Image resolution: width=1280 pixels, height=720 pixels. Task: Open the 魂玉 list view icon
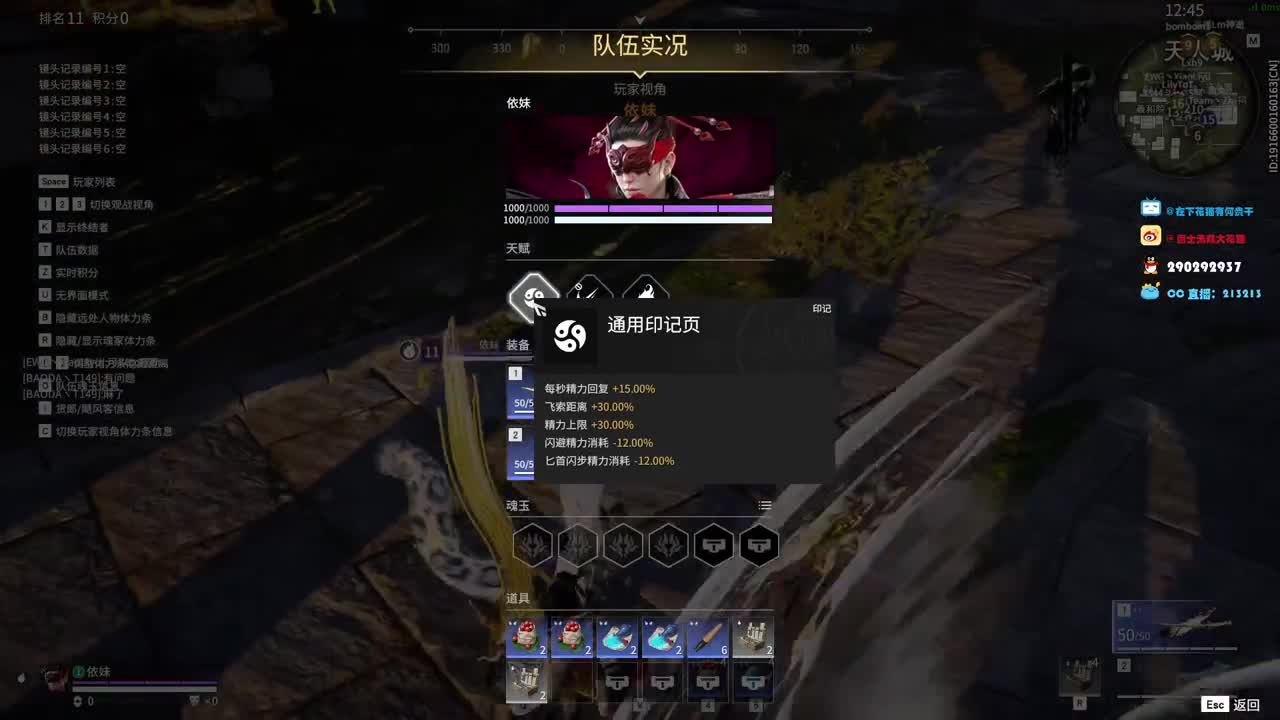pos(764,505)
